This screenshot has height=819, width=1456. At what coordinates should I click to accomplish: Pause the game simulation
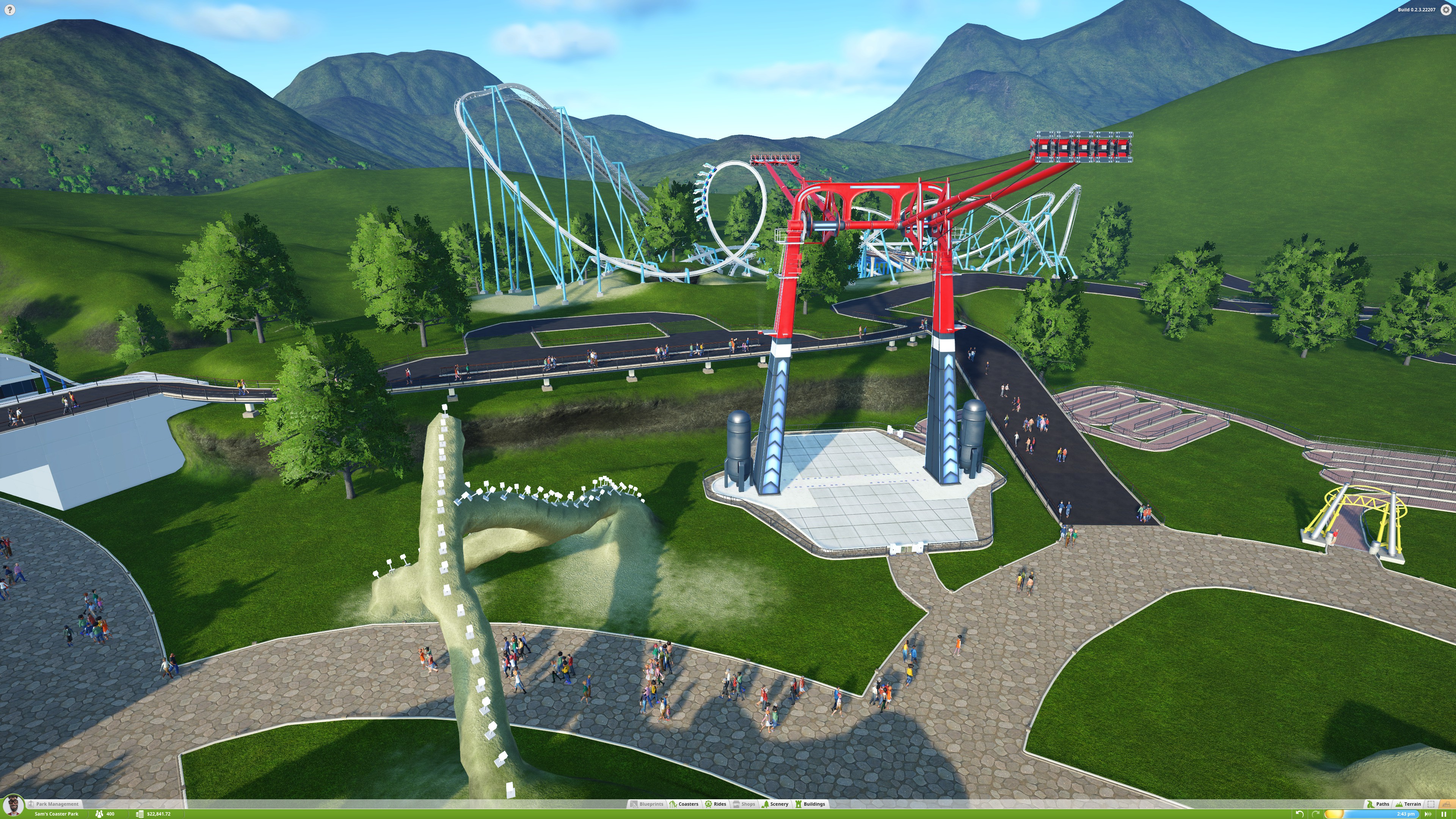1443,814
